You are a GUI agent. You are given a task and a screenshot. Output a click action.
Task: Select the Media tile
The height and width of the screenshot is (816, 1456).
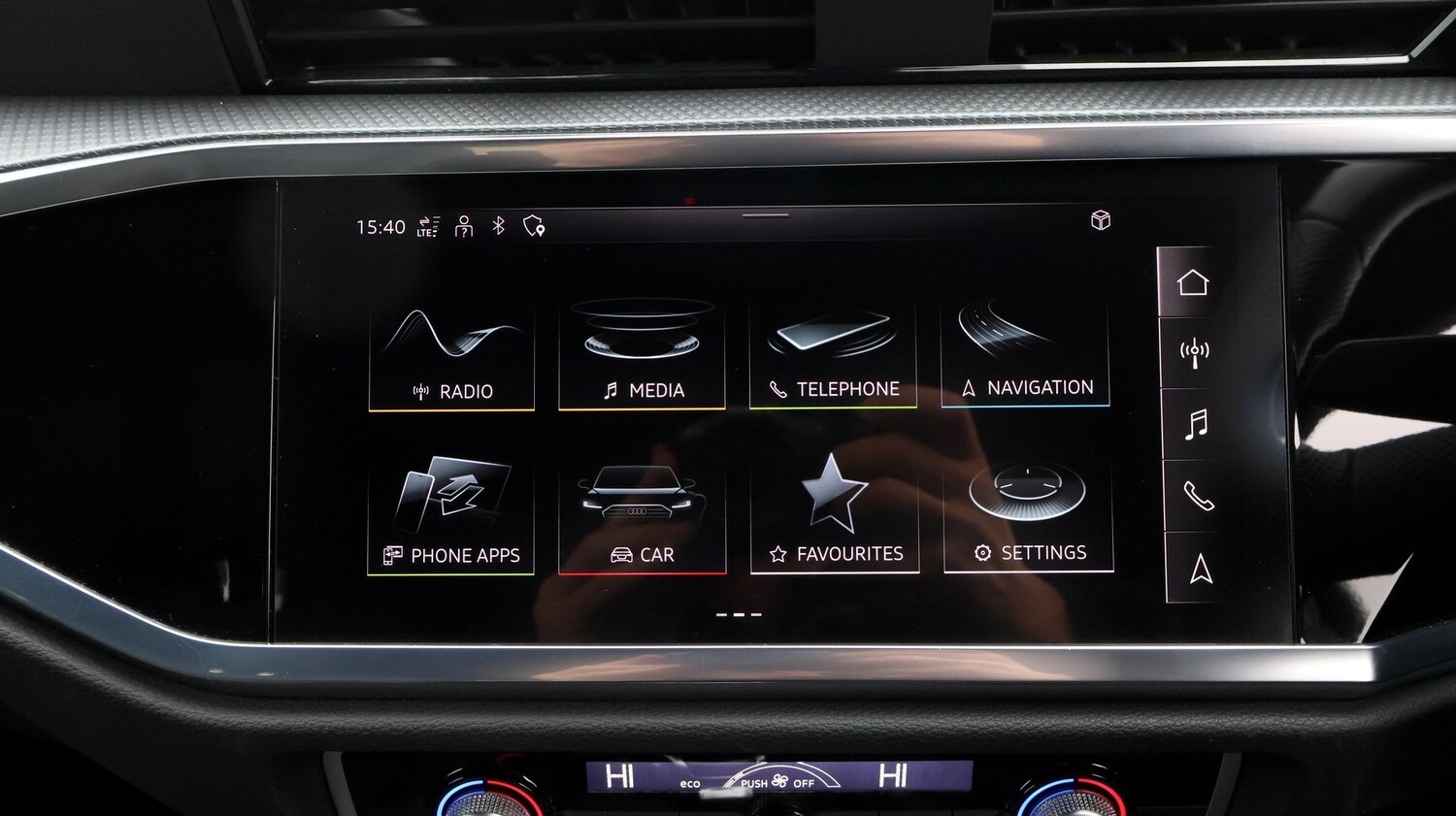(x=642, y=356)
